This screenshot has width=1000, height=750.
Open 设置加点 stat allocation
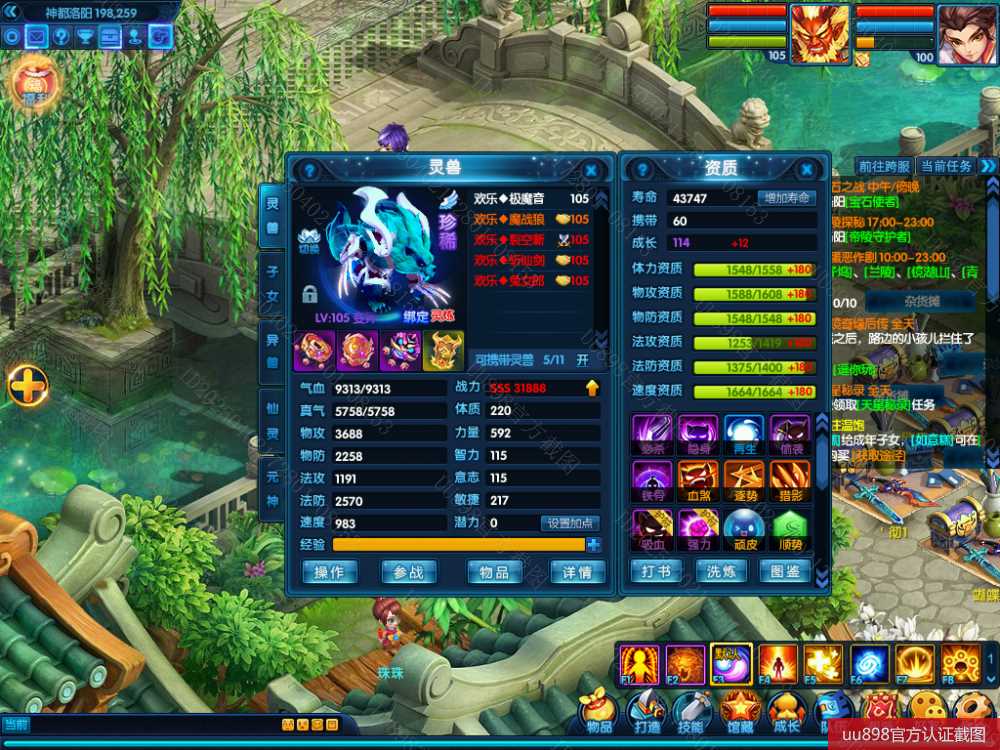tap(570, 523)
